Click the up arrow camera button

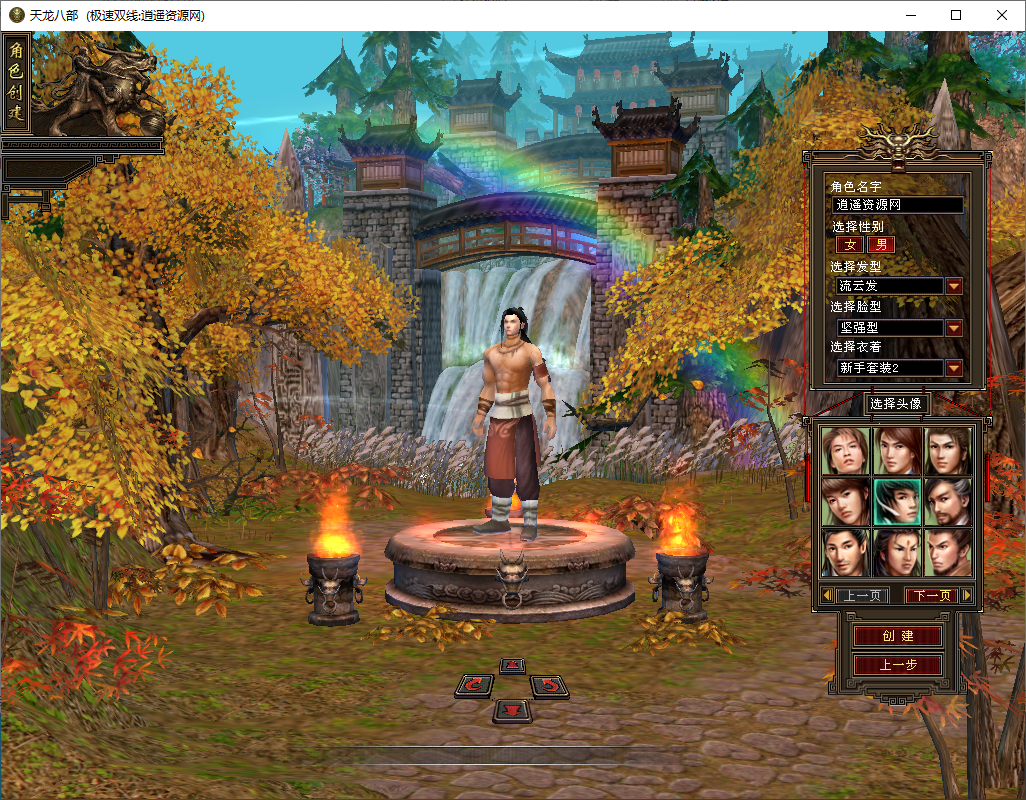[512, 665]
